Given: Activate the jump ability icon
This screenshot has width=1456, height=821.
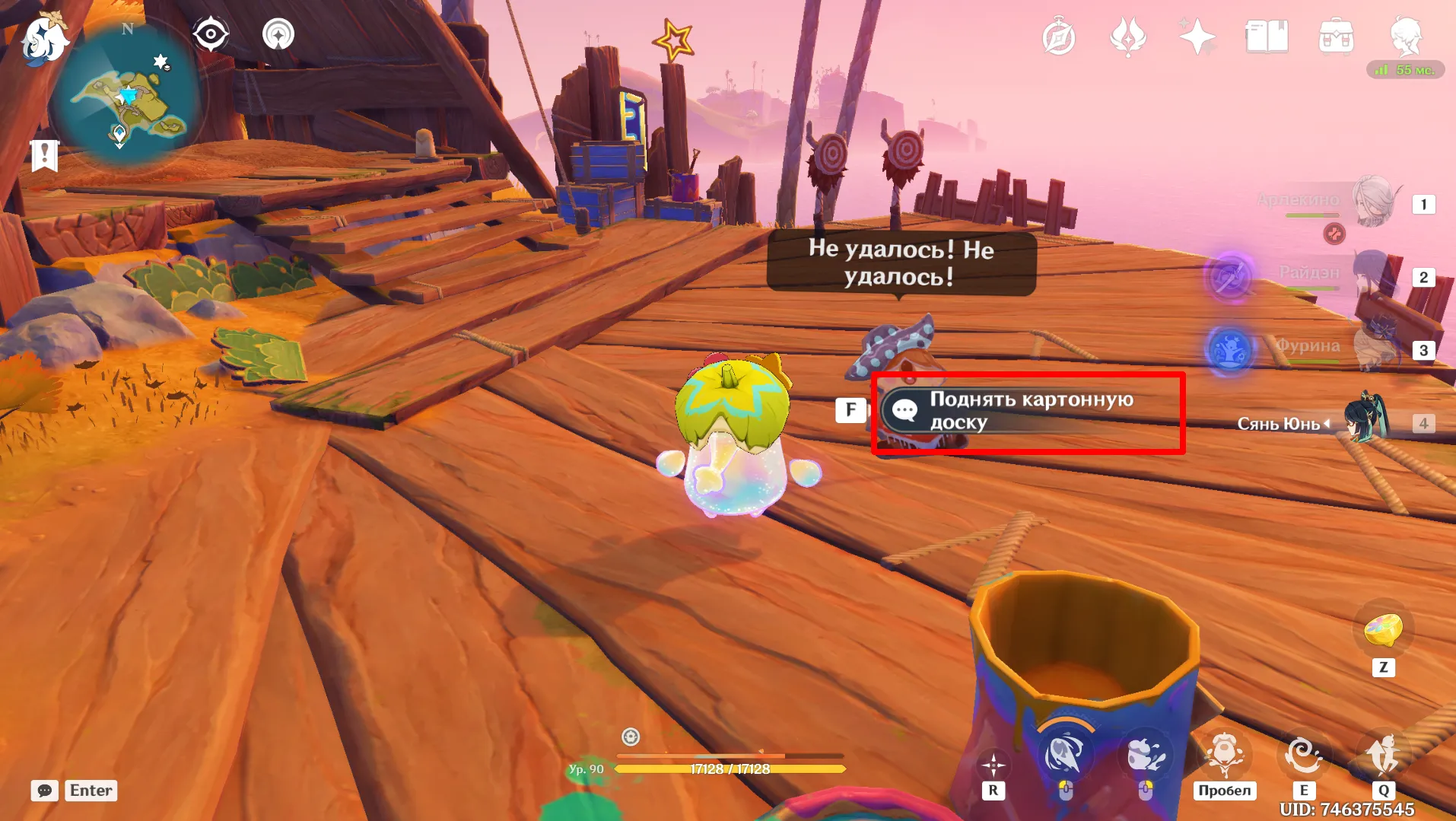Looking at the screenshot, I should click(x=1224, y=756).
